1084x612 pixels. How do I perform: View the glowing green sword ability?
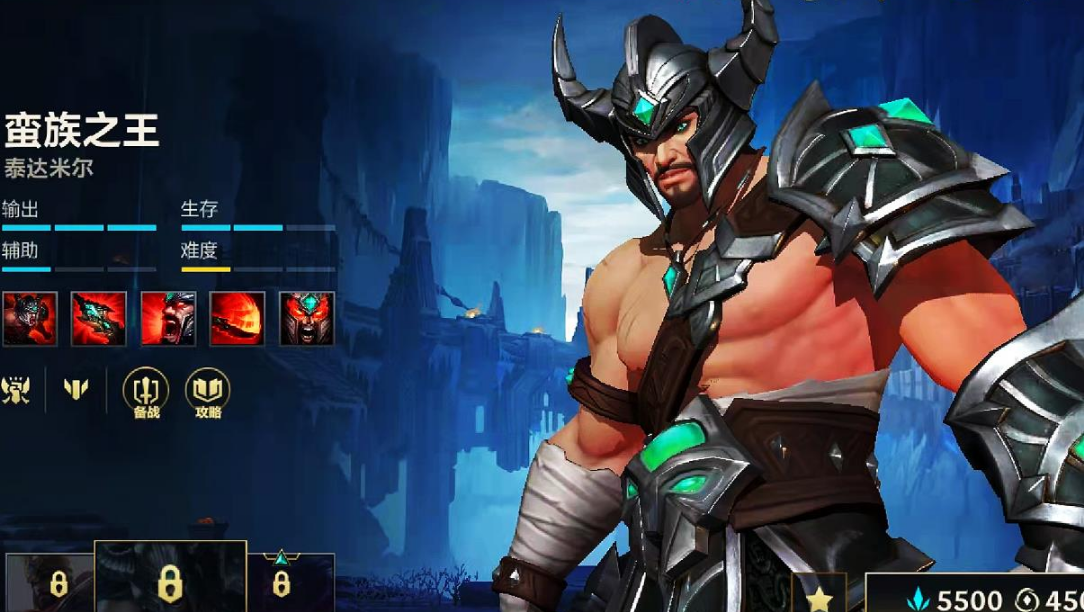[98, 319]
